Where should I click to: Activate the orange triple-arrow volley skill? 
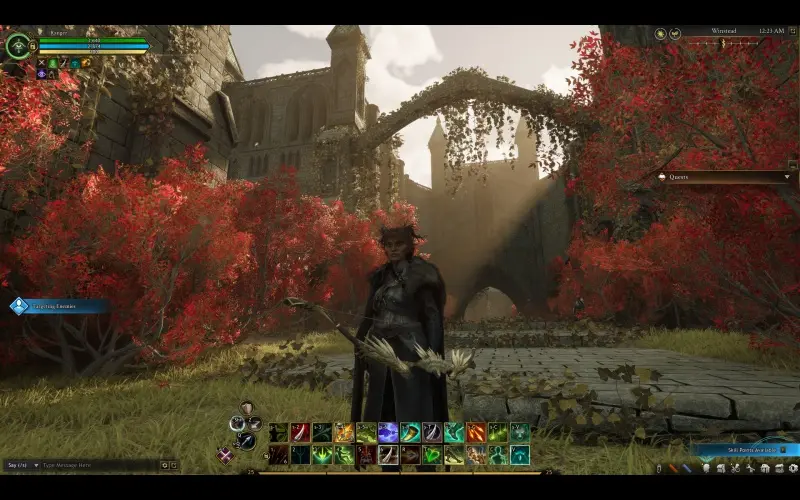476,432
